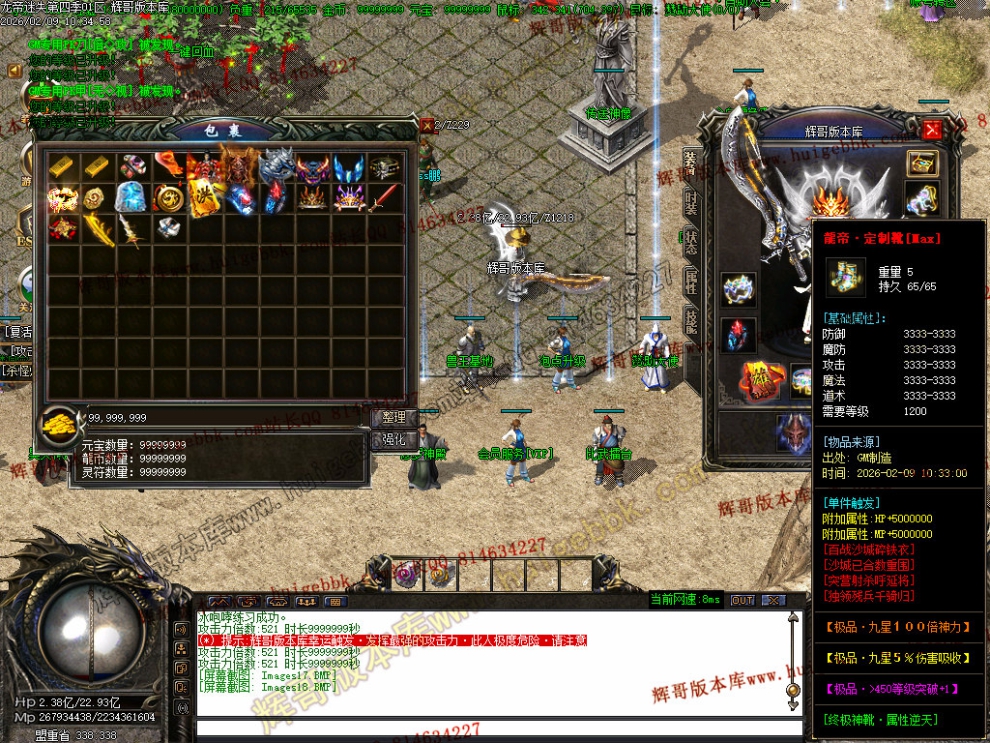This screenshot has height=743, width=990.
Task: Select the blue wings item in the bag
Action: (x=347, y=168)
